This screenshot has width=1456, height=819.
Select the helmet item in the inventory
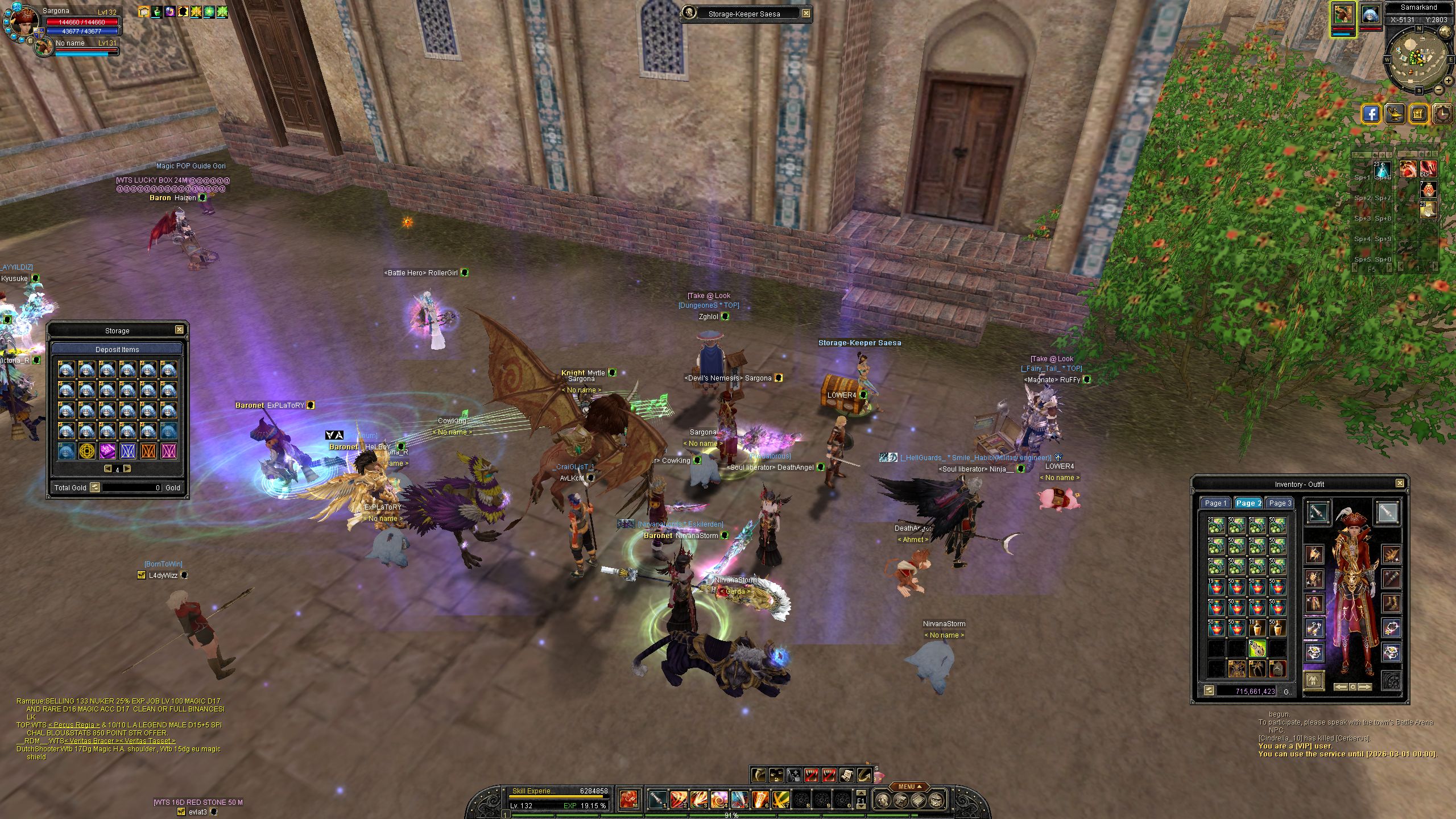point(1277,668)
